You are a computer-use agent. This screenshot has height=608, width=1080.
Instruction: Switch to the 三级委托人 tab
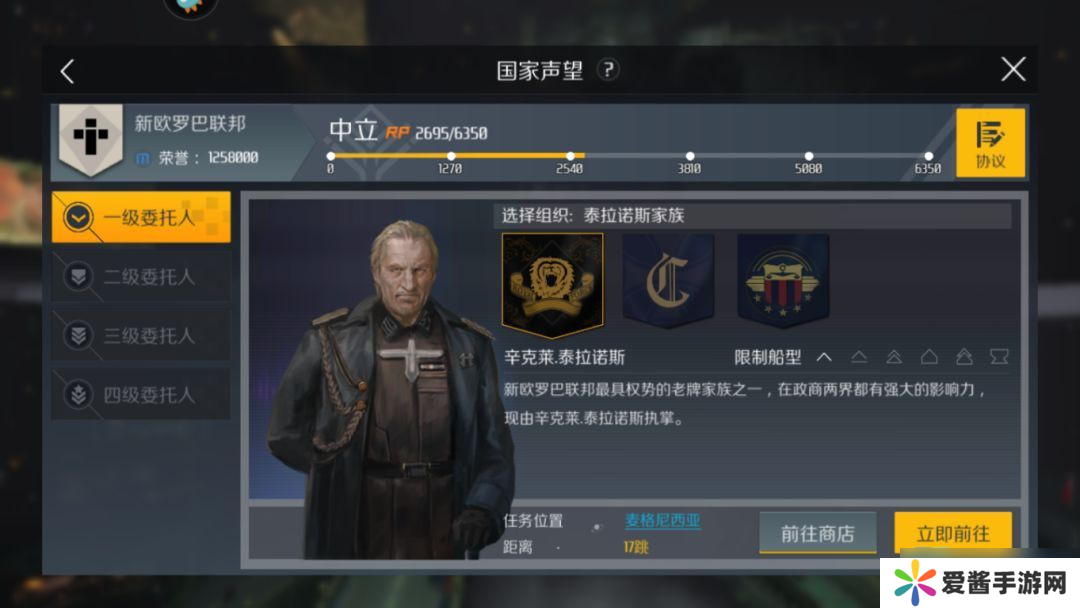click(x=141, y=336)
